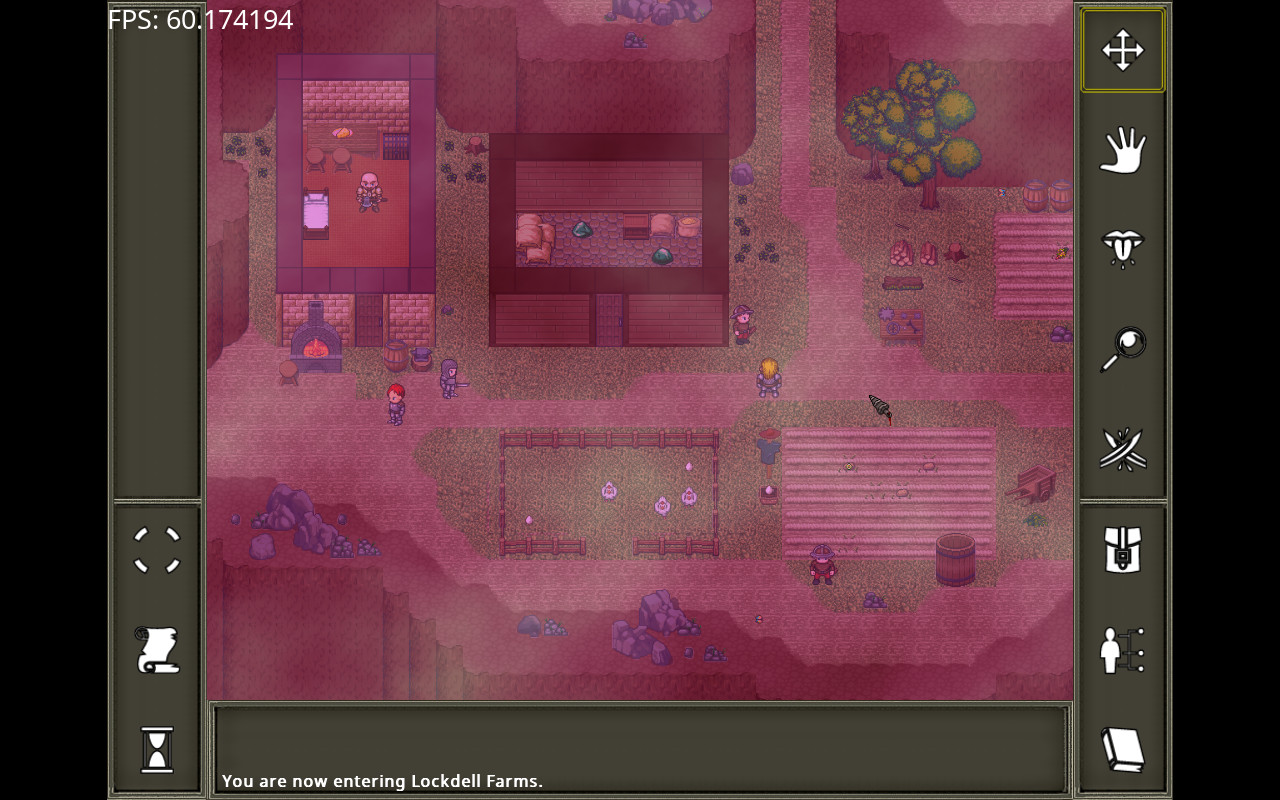The height and width of the screenshot is (800, 1280).
Task: Activate Taste mode instead of Move mode
Action: pos(1122,248)
